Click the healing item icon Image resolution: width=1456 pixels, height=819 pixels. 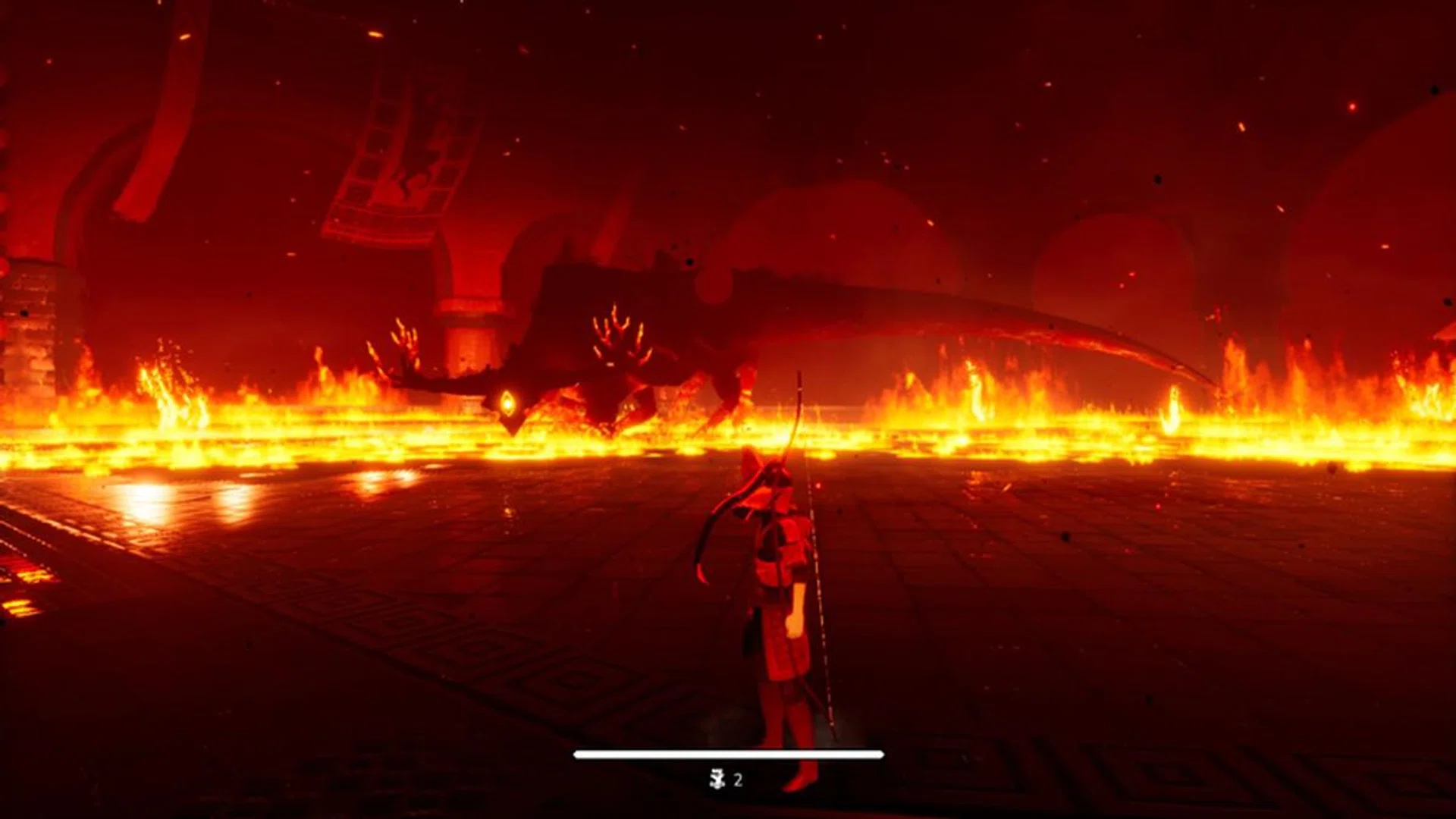pyautogui.click(x=716, y=777)
